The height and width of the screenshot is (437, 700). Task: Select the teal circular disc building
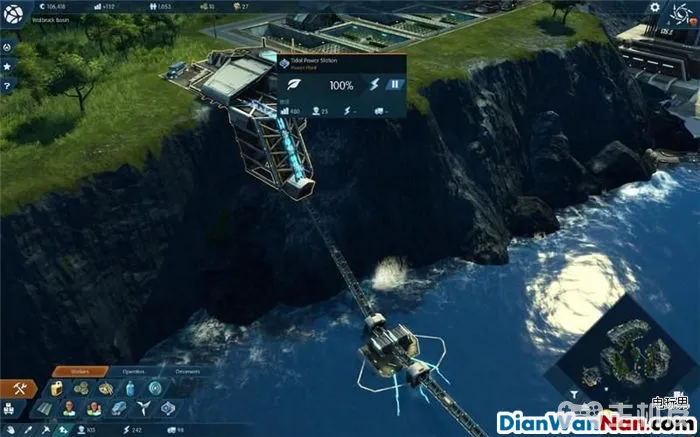(155, 388)
